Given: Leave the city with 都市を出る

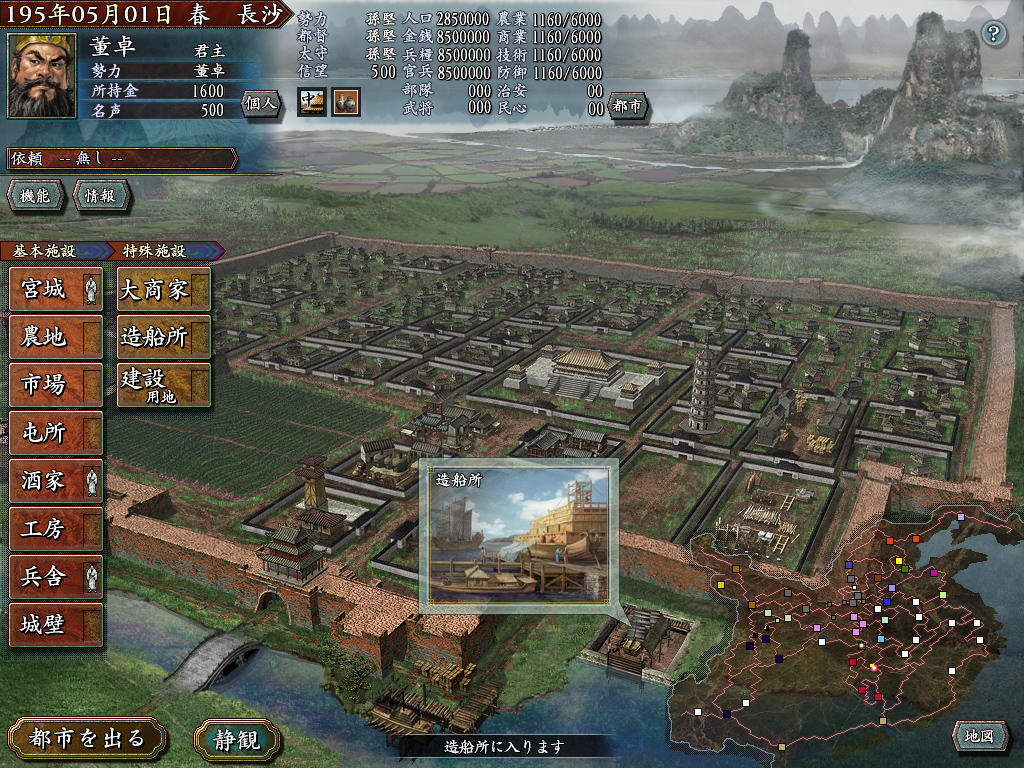Looking at the screenshot, I should point(87,739).
